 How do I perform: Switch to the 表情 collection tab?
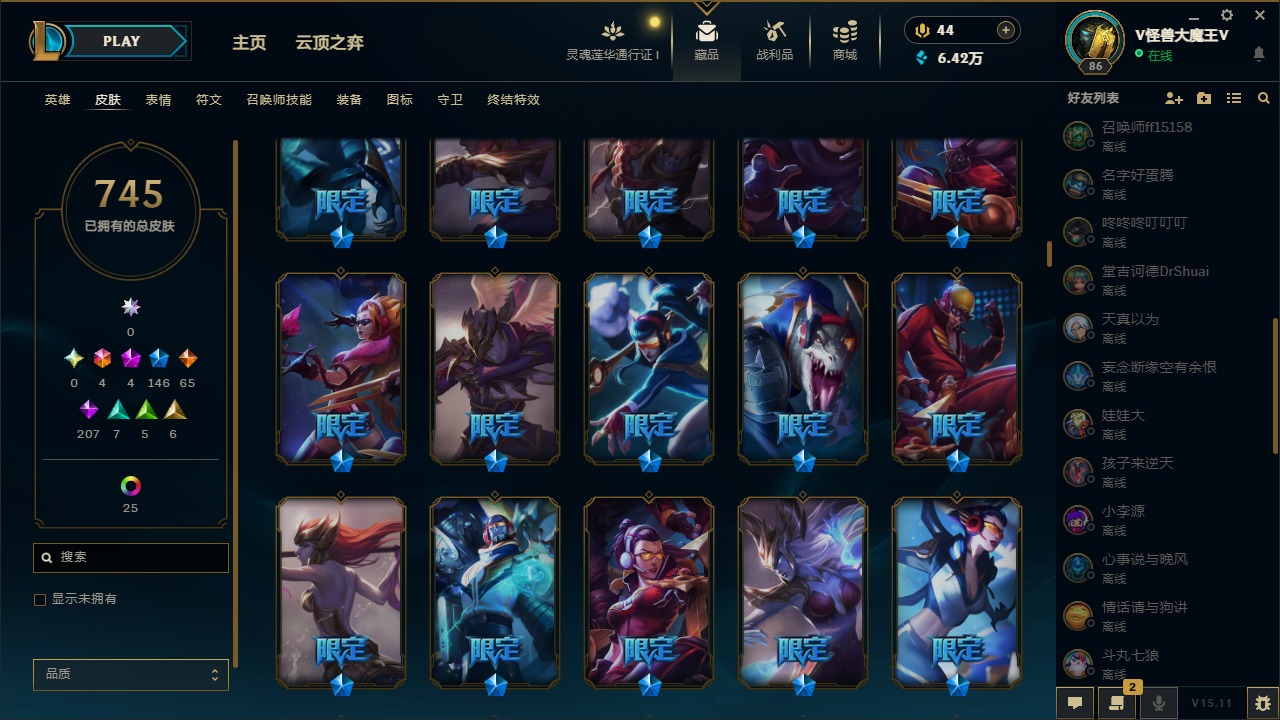(x=158, y=100)
